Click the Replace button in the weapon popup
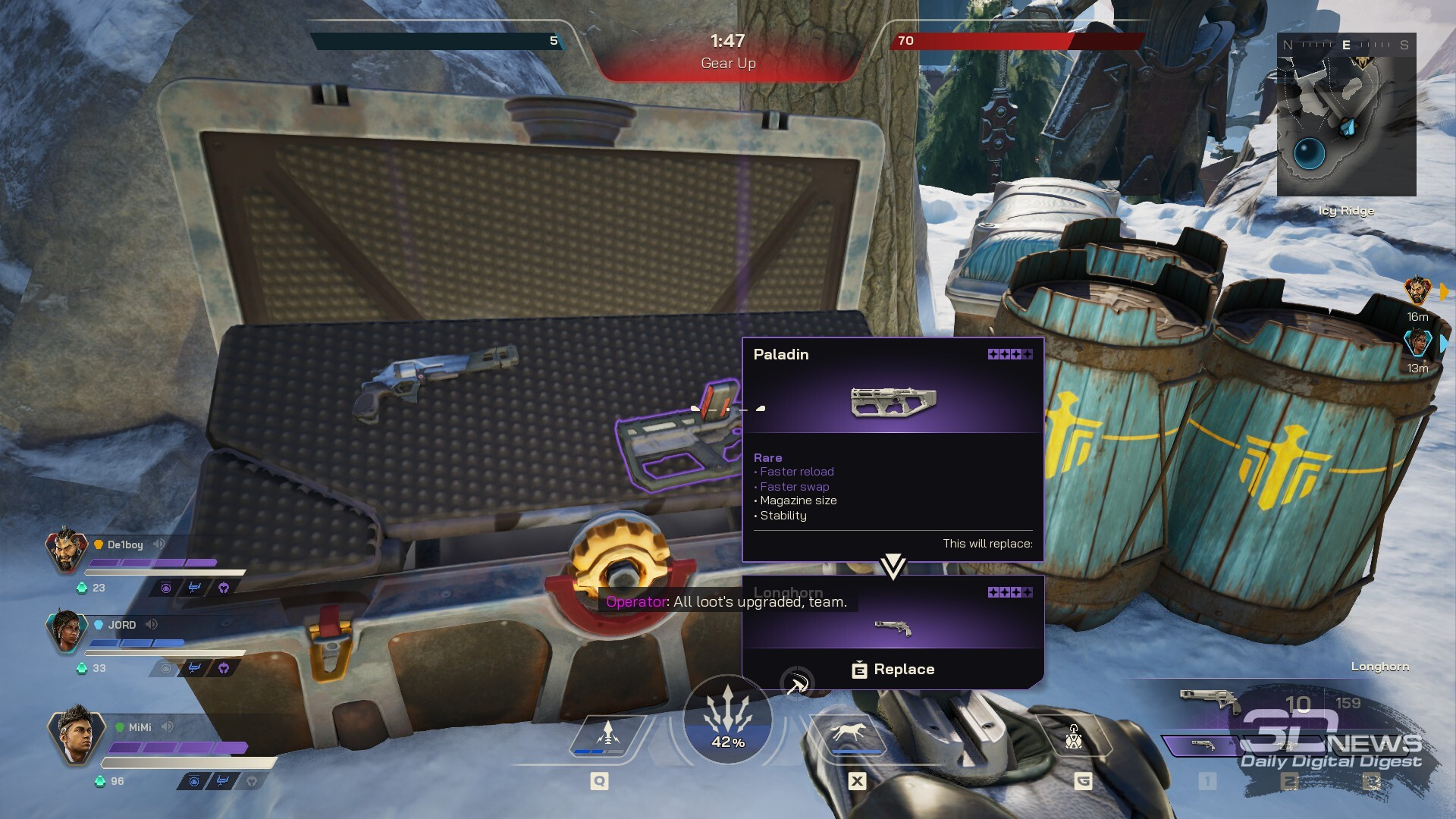 pyautogui.click(x=893, y=670)
